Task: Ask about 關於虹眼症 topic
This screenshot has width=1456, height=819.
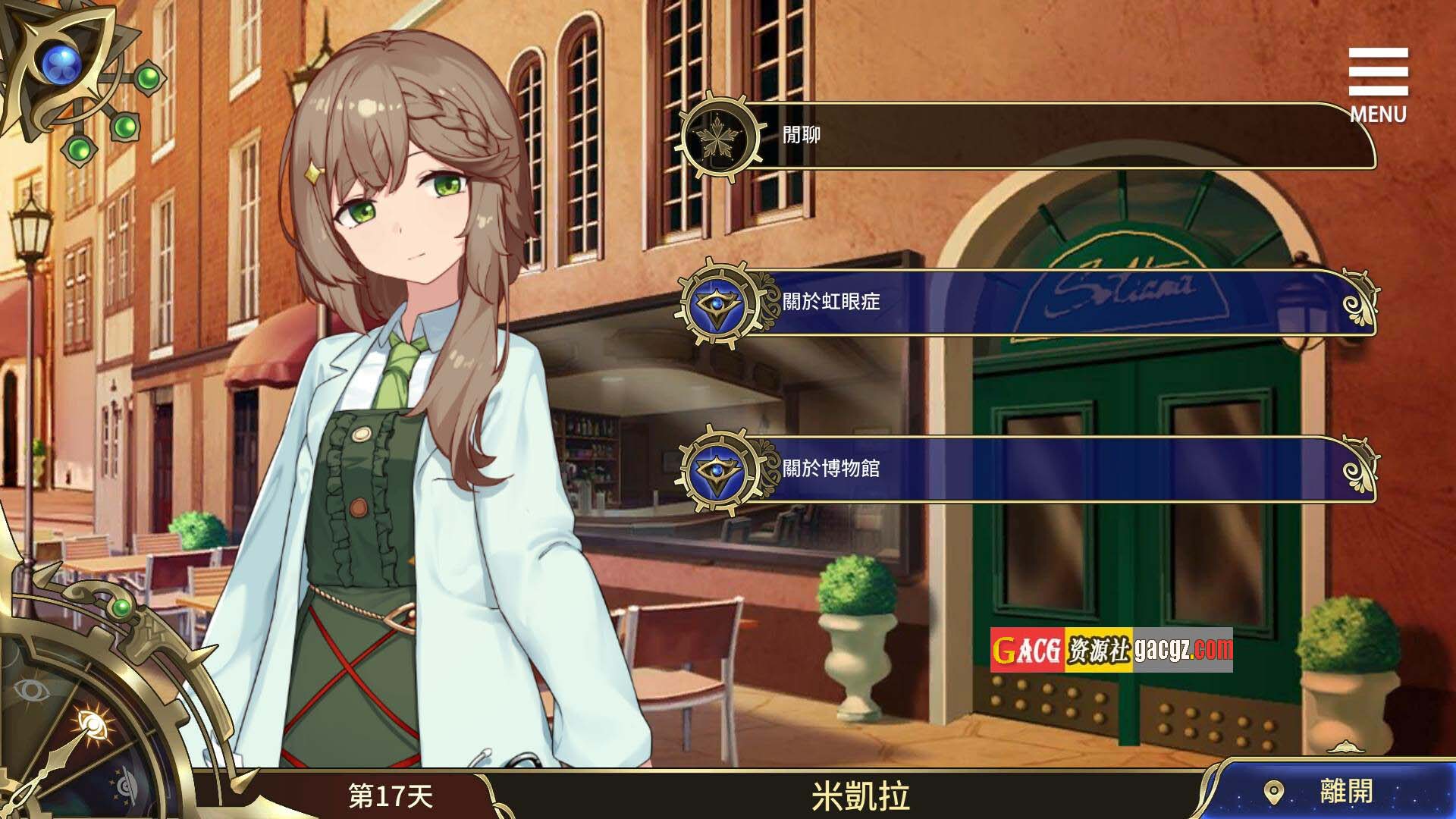Action: click(x=1024, y=303)
